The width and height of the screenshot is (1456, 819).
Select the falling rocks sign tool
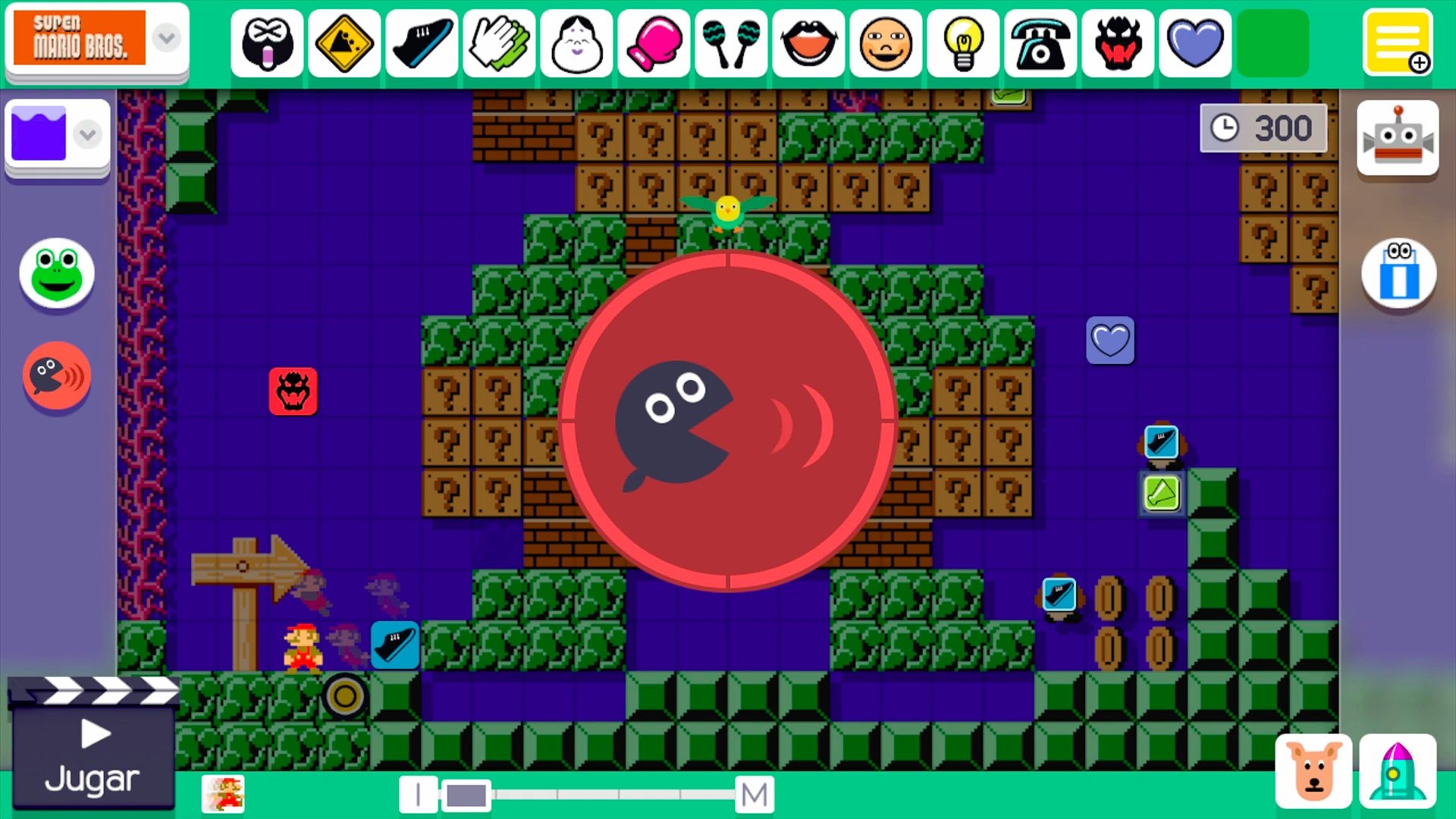click(x=344, y=43)
